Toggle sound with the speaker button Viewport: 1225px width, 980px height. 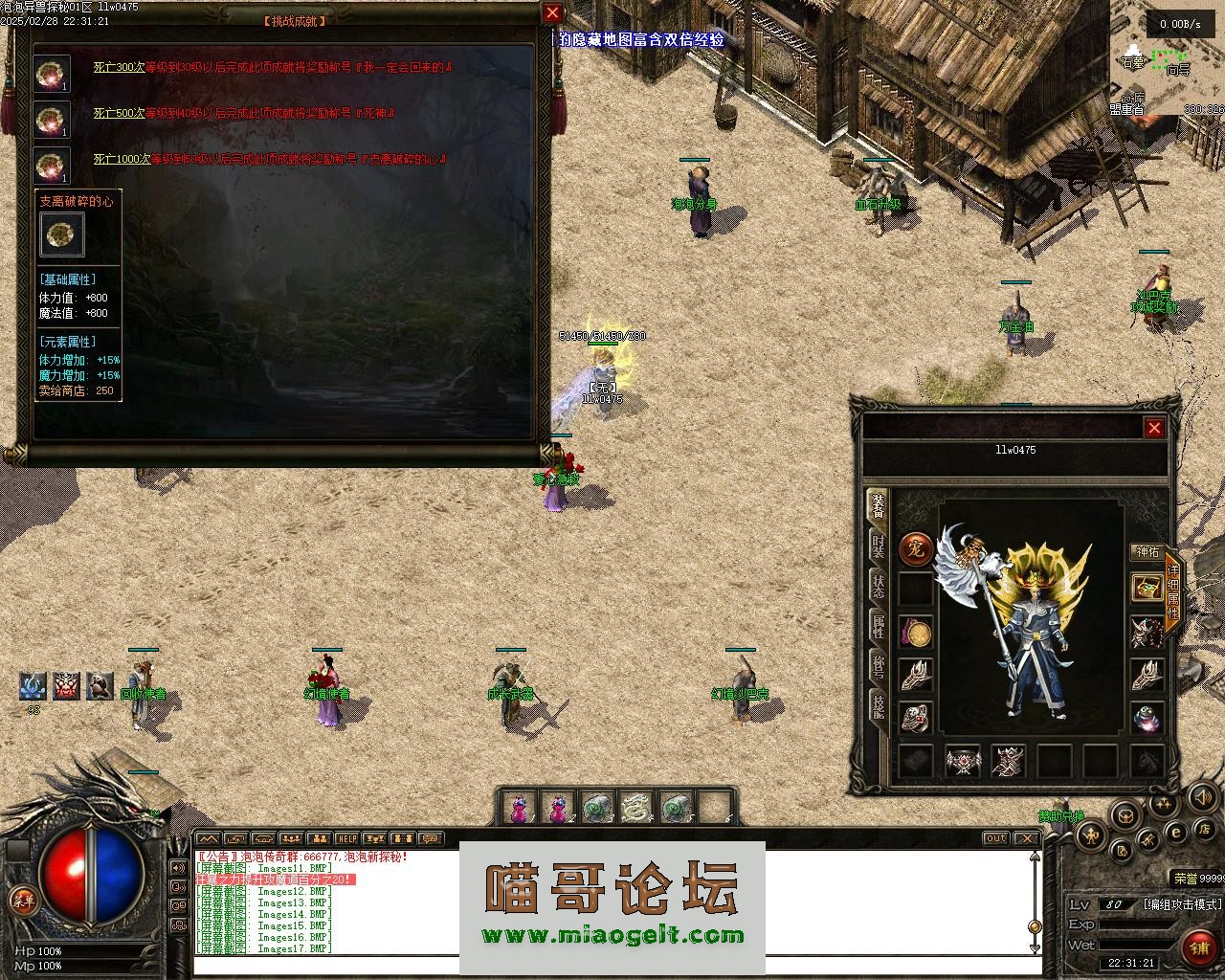tap(1201, 796)
